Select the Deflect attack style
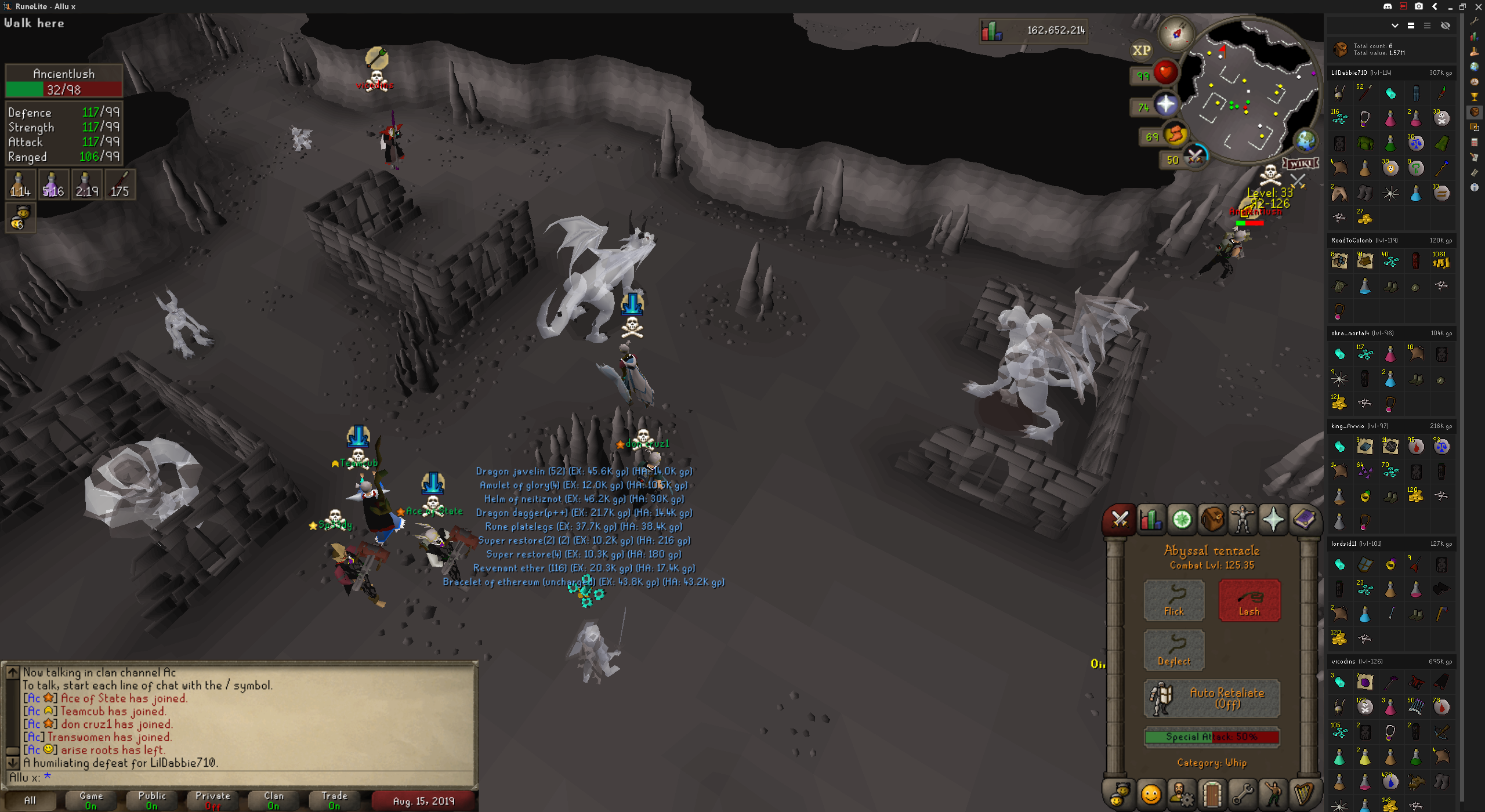The height and width of the screenshot is (812, 1485). [1173, 650]
